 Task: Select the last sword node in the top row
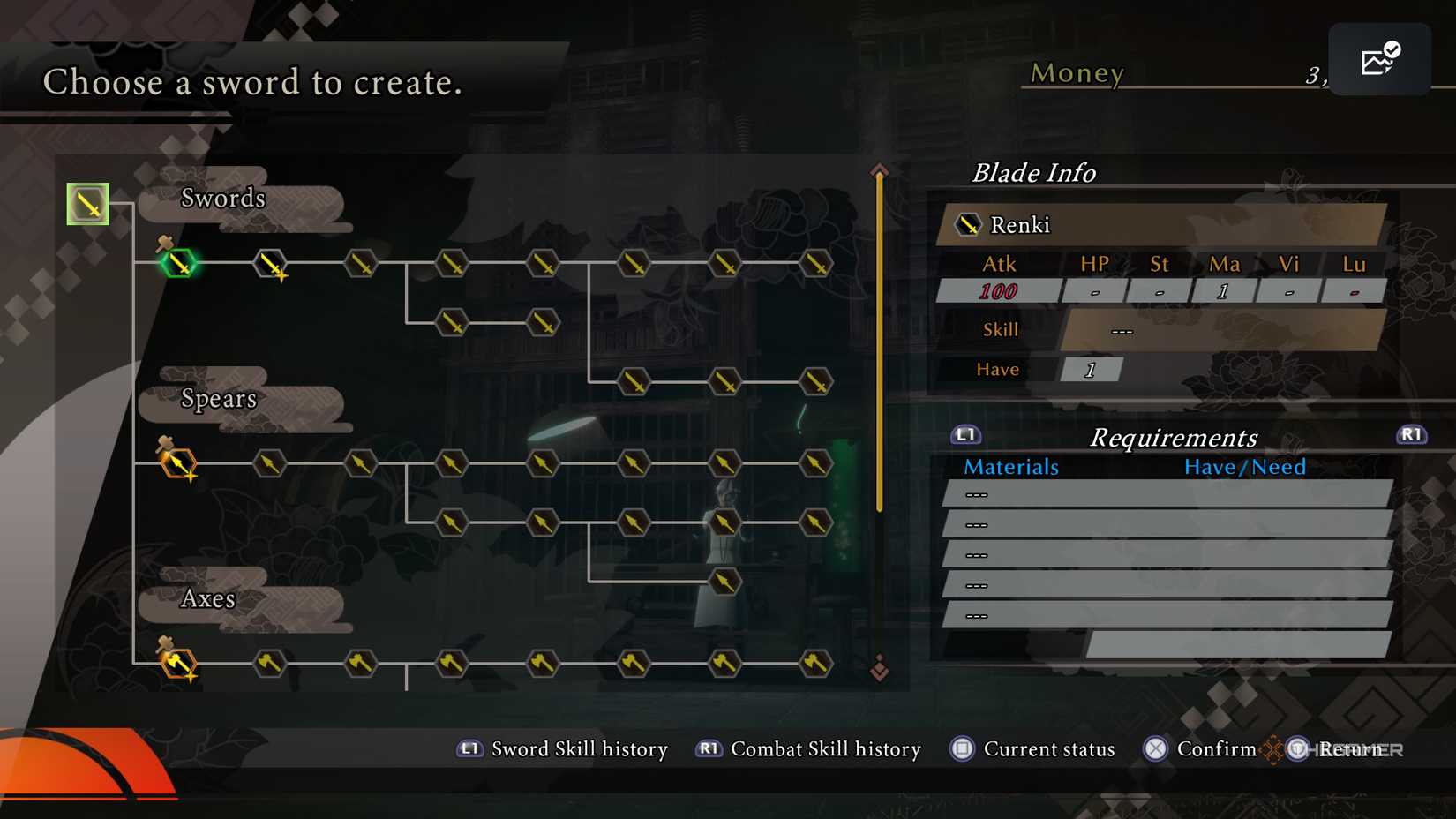point(818,263)
